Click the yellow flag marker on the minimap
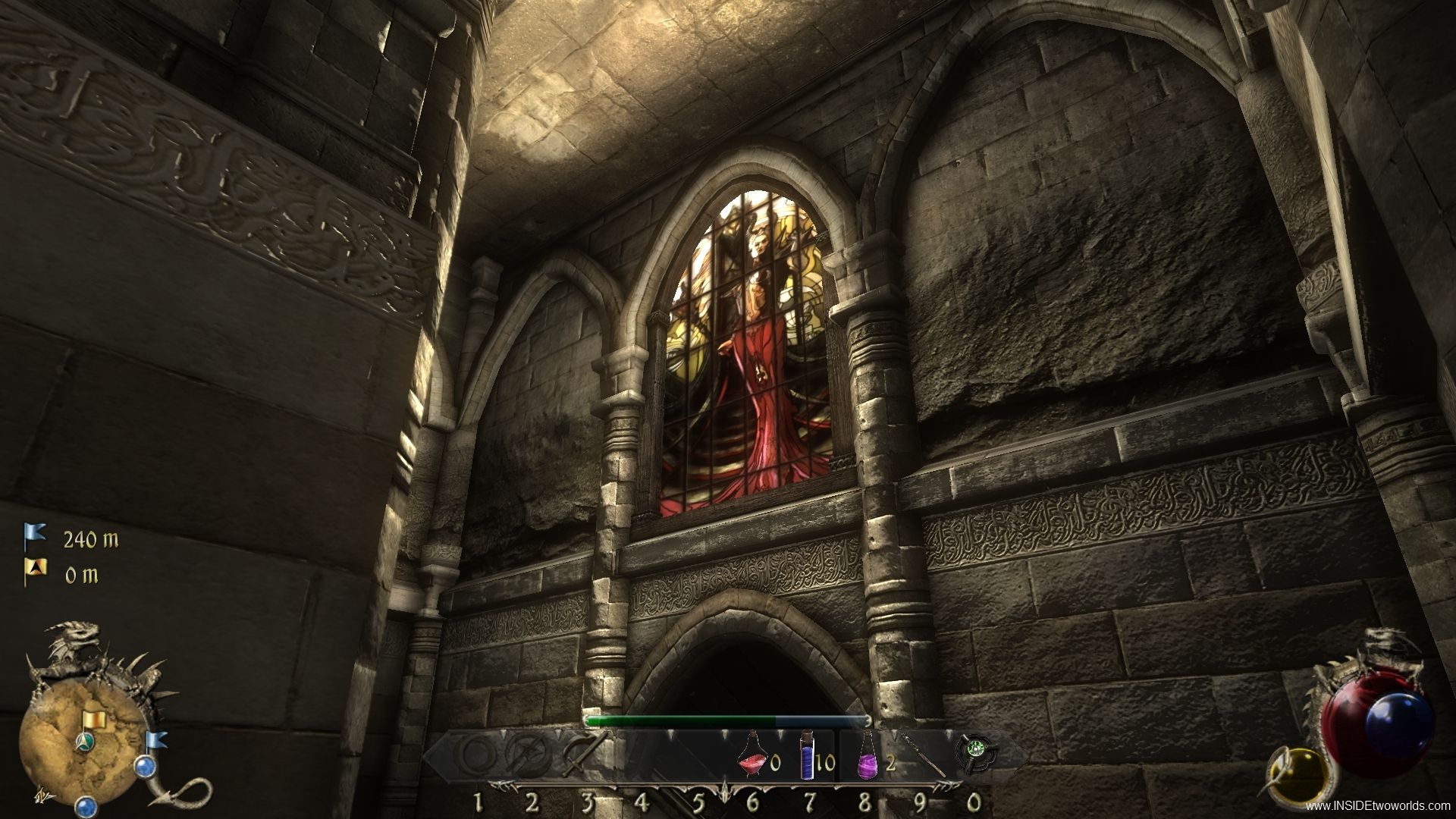 (95, 719)
